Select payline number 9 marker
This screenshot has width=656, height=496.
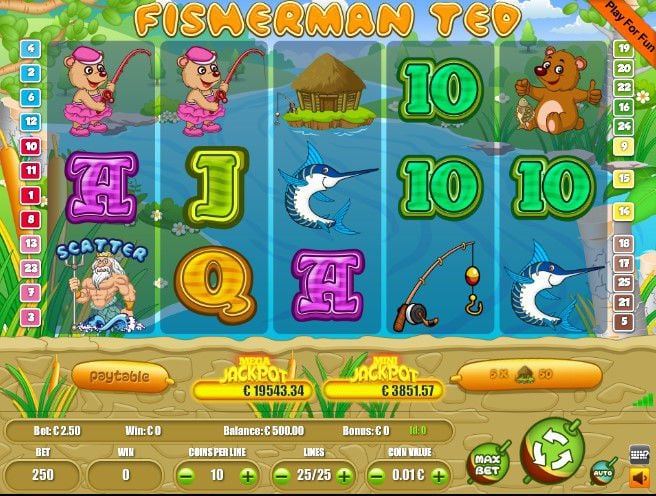(624, 146)
